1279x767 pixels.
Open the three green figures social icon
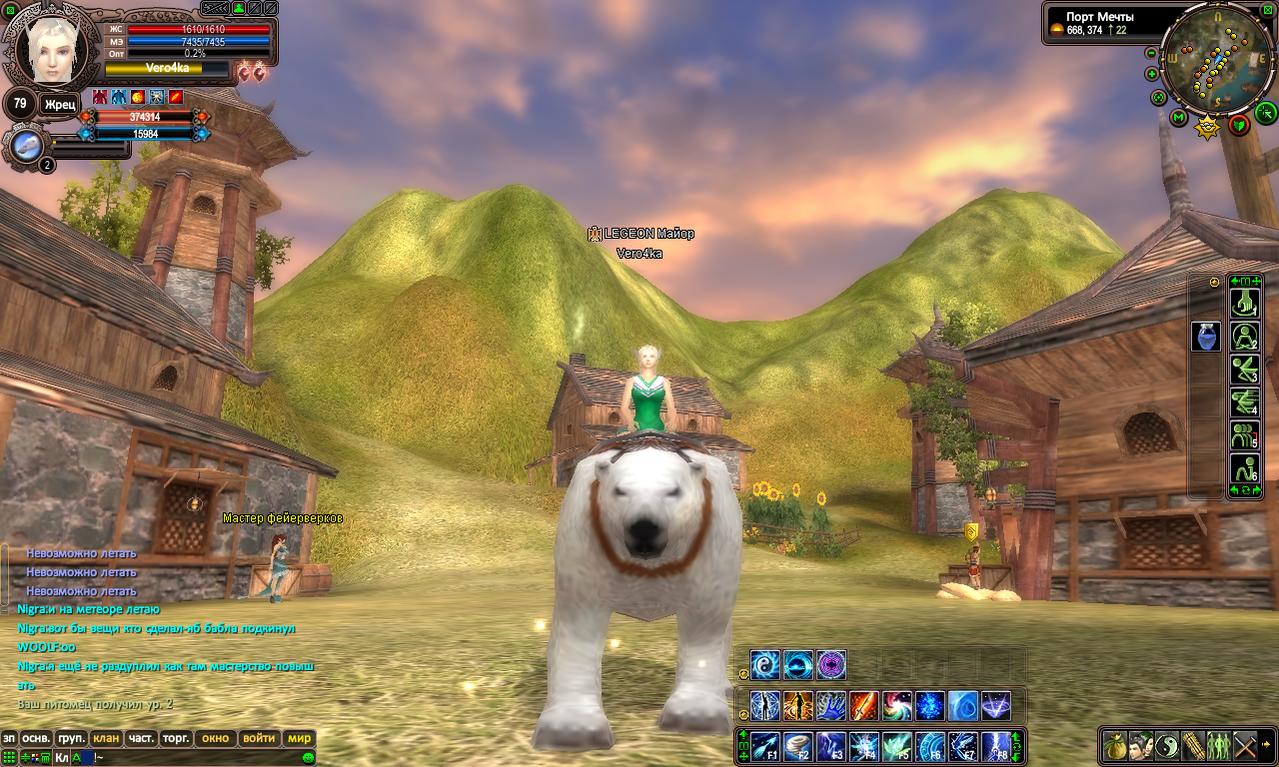pyautogui.click(x=1219, y=746)
